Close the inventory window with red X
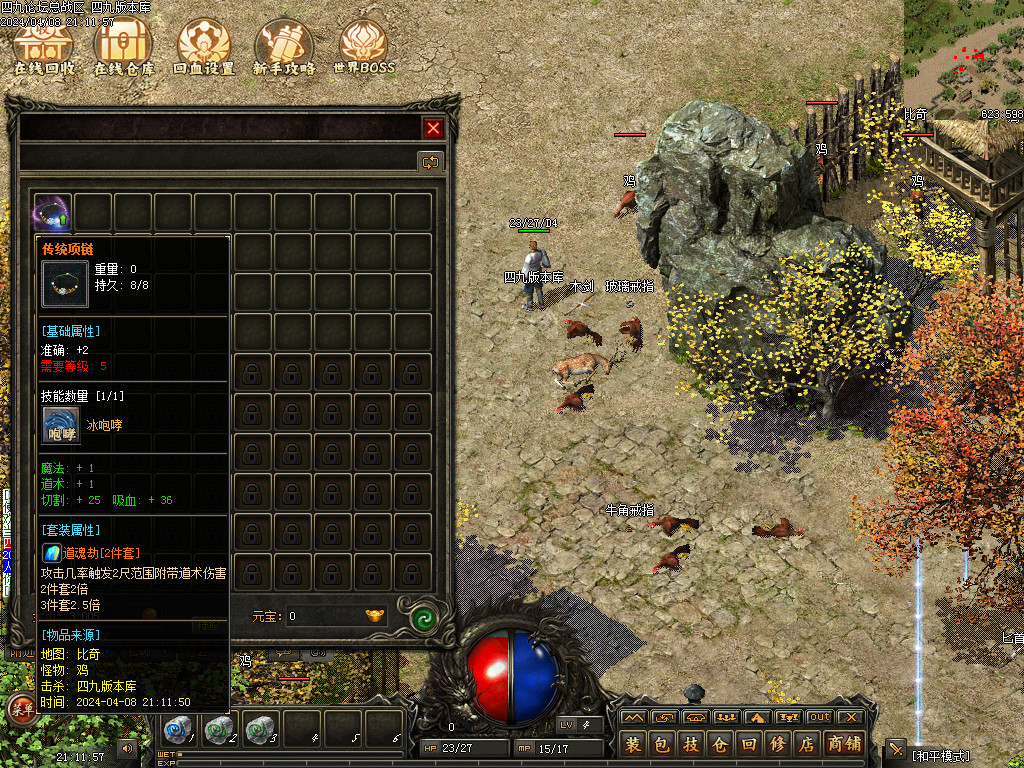Viewport: 1024px width, 768px height. click(433, 128)
